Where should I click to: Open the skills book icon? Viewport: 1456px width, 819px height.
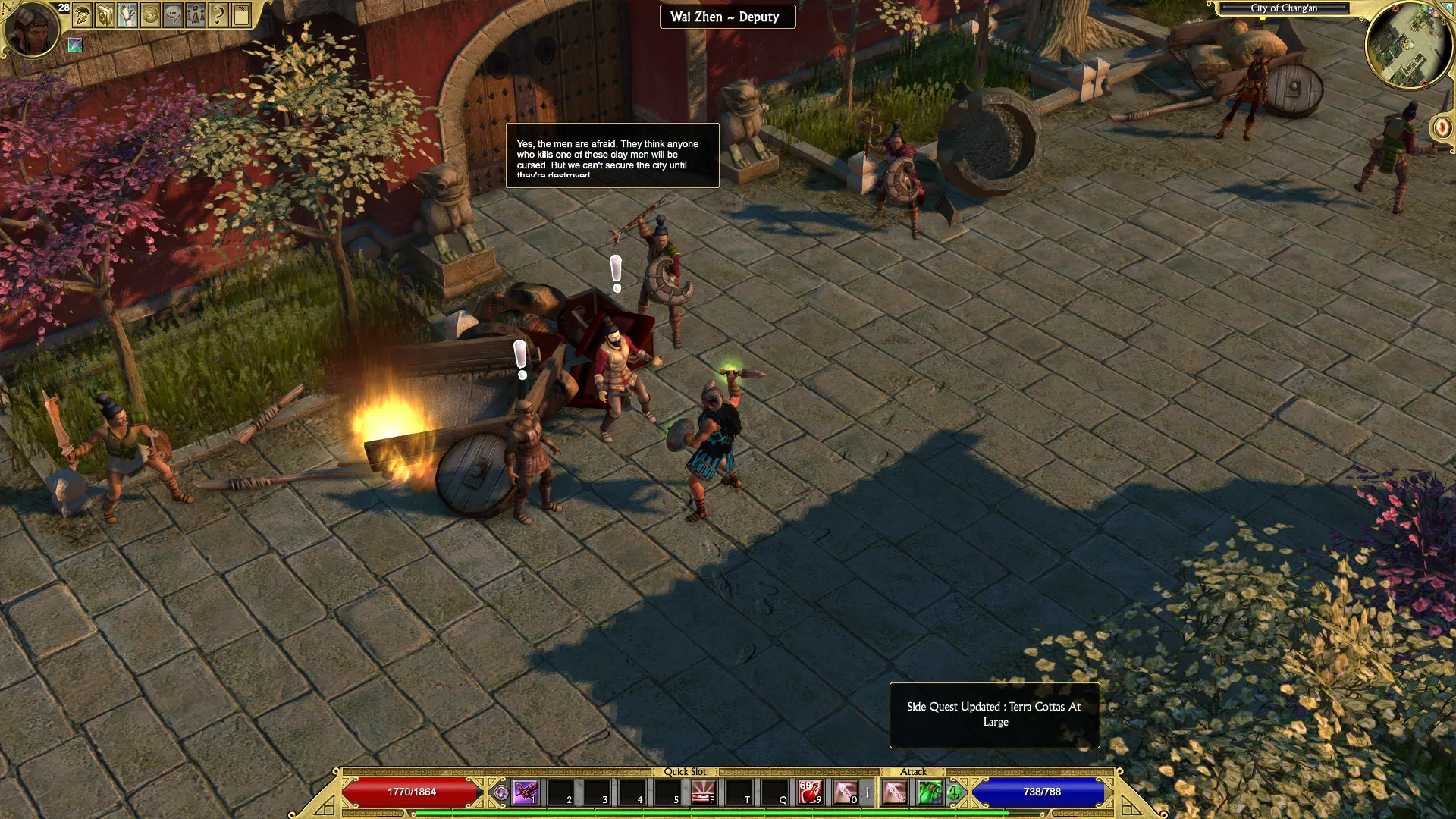[105, 15]
